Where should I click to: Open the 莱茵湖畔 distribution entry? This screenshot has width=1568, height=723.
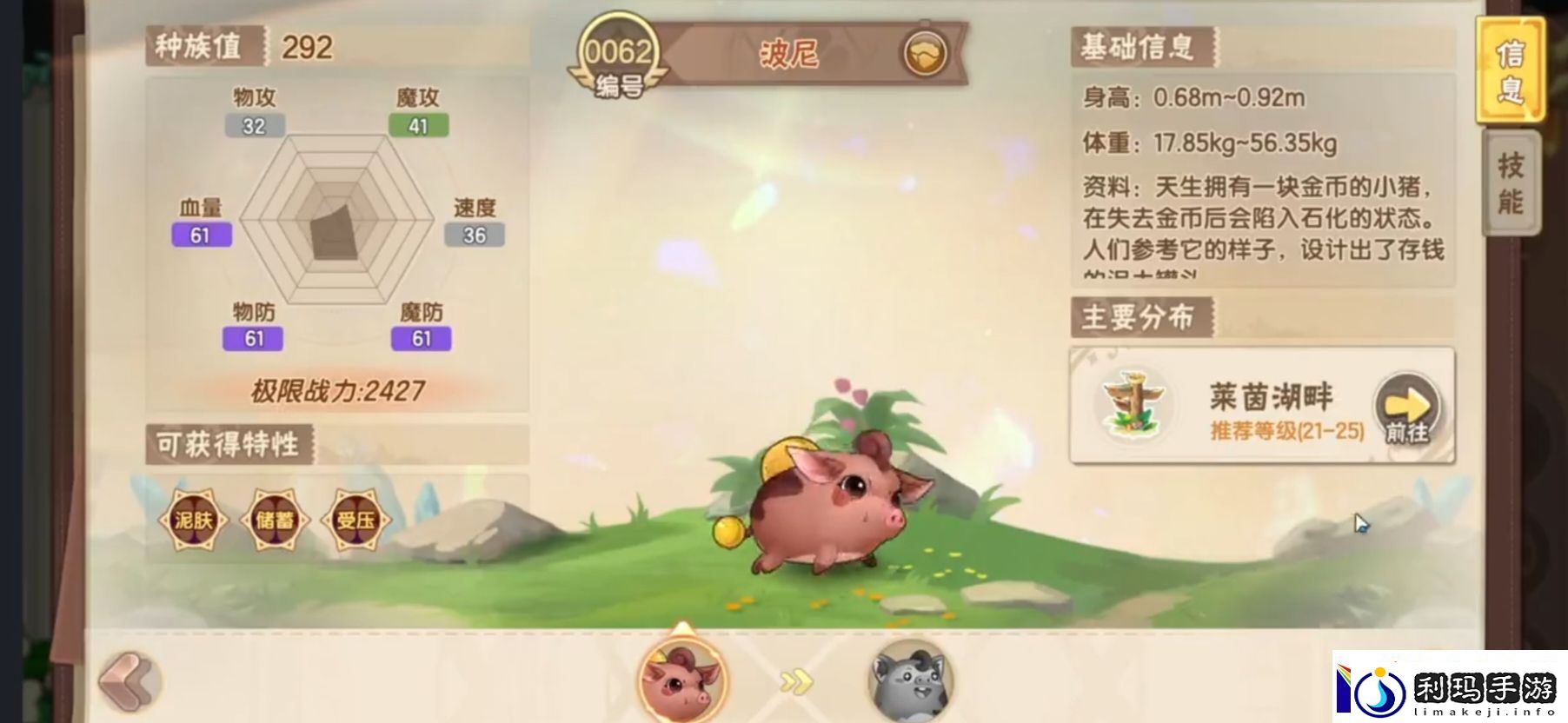click(x=1271, y=395)
